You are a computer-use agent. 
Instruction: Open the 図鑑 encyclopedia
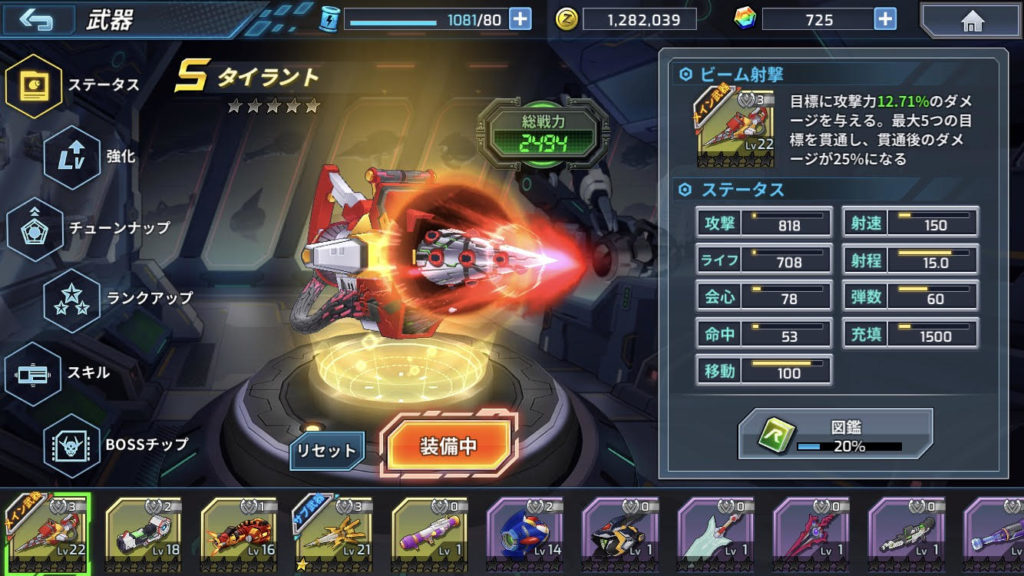point(835,433)
